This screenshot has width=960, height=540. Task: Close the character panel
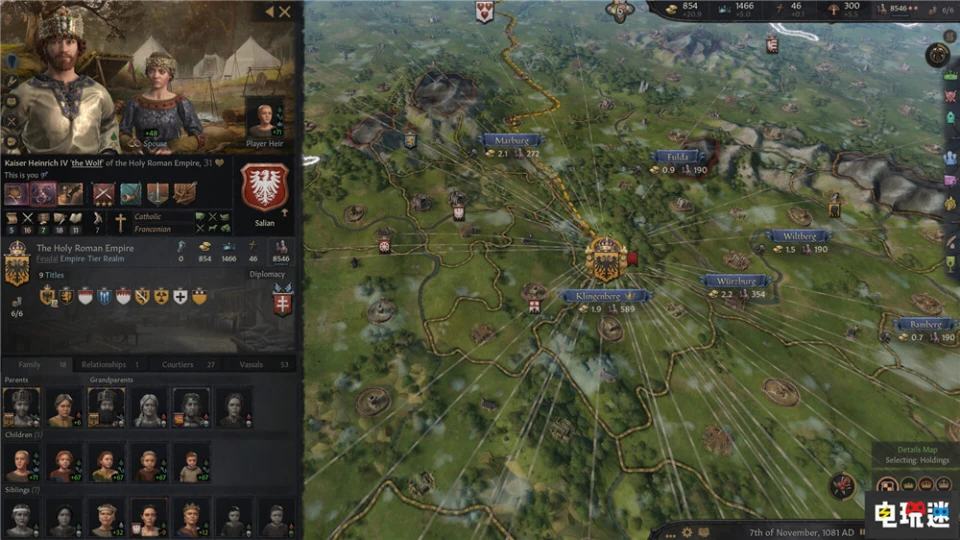pyautogui.click(x=285, y=12)
